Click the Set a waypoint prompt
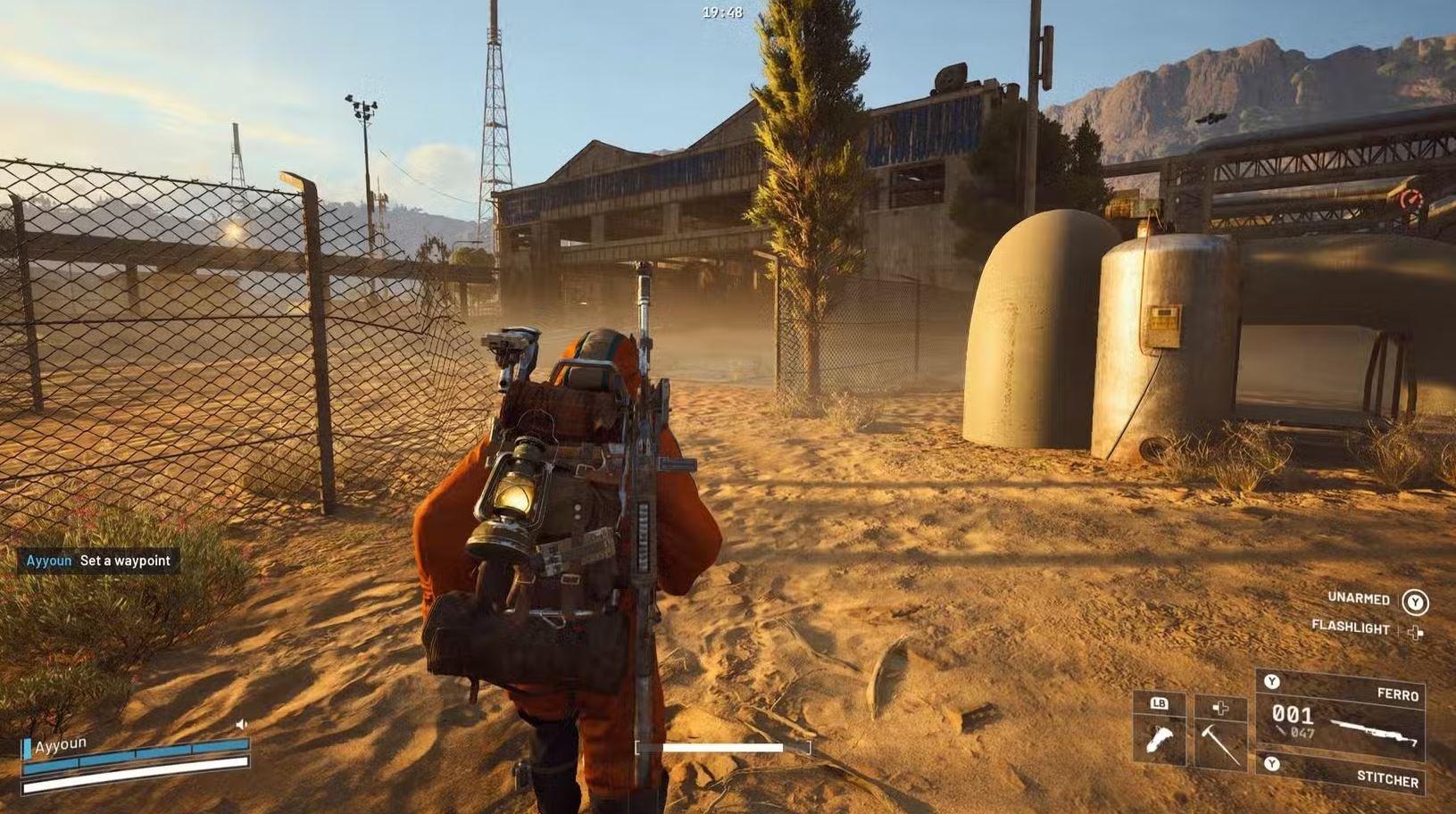 [x=125, y=560]
